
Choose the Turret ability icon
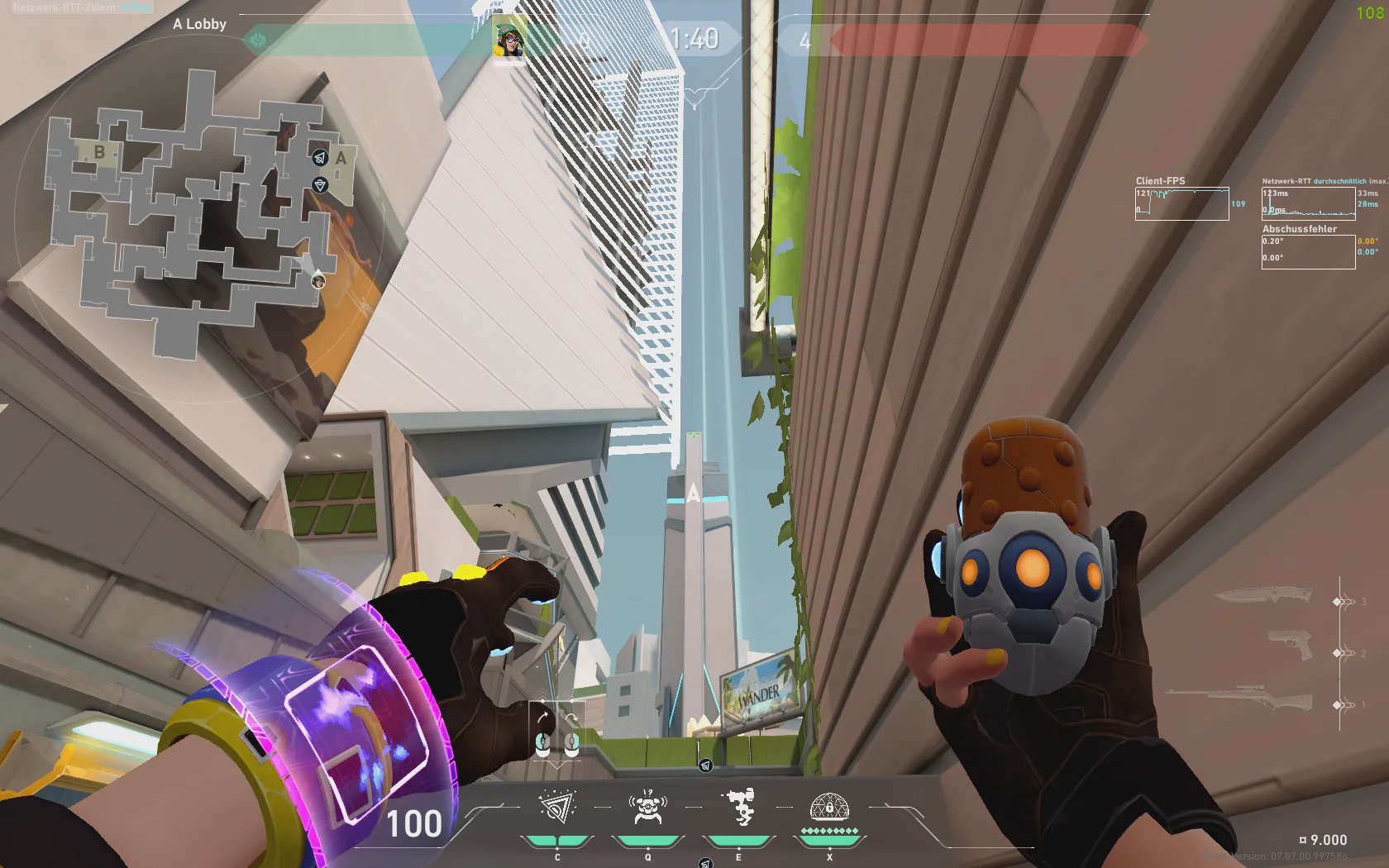(x=738, y=808)
